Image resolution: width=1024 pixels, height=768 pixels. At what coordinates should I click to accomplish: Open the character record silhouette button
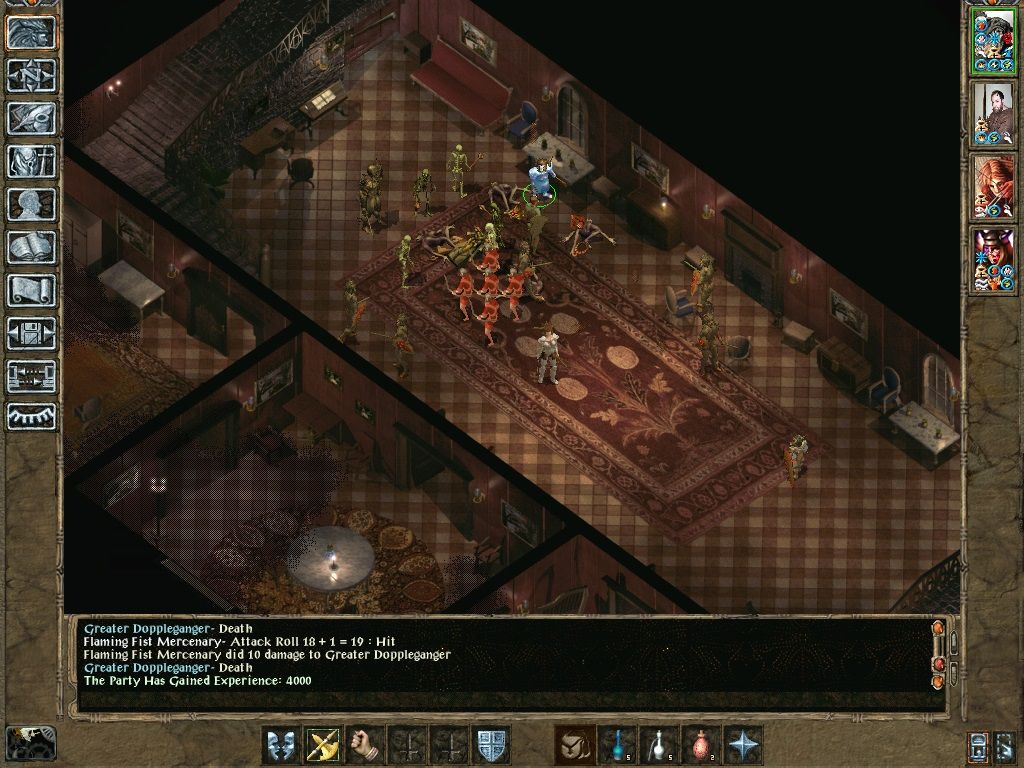(32, 204)
